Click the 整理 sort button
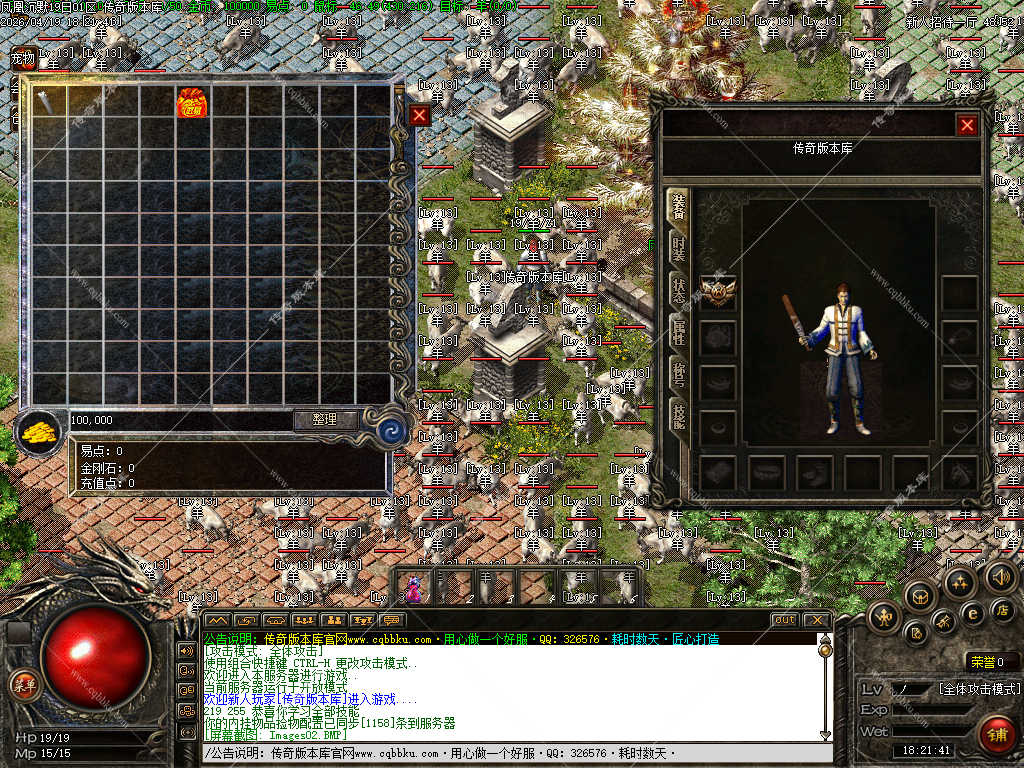This screenshot has width=1024, height=768. tap(325, 420)
